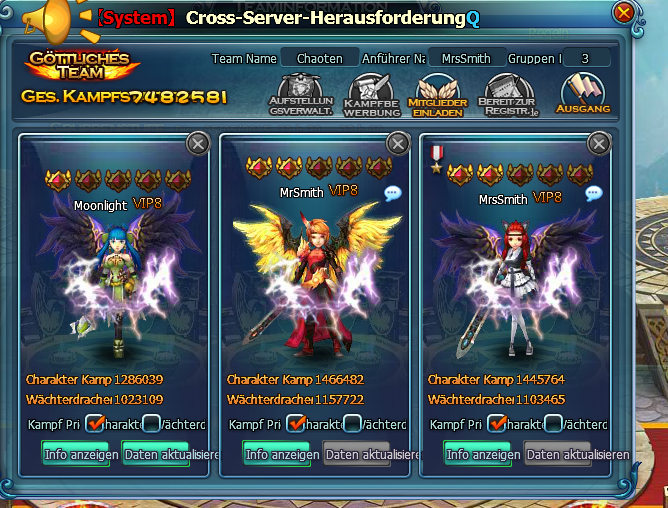
Task: Open the Kampfbewerbung option
Action: point(371,95)
